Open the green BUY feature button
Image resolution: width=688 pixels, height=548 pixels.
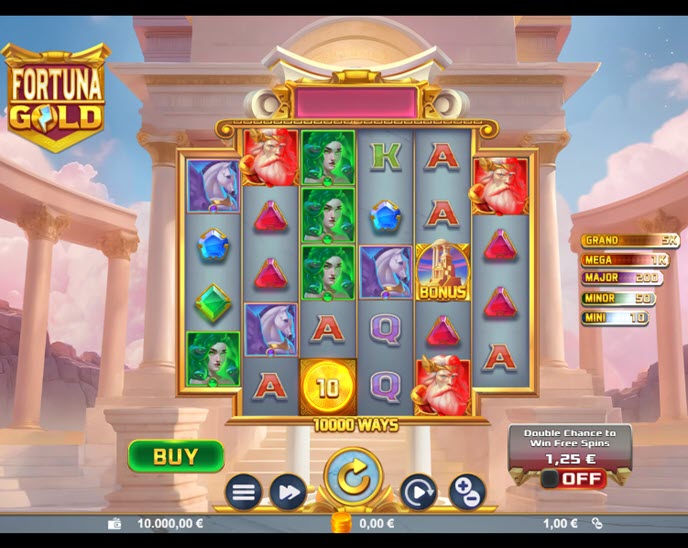pyautogui.click(x=175, y=456)
